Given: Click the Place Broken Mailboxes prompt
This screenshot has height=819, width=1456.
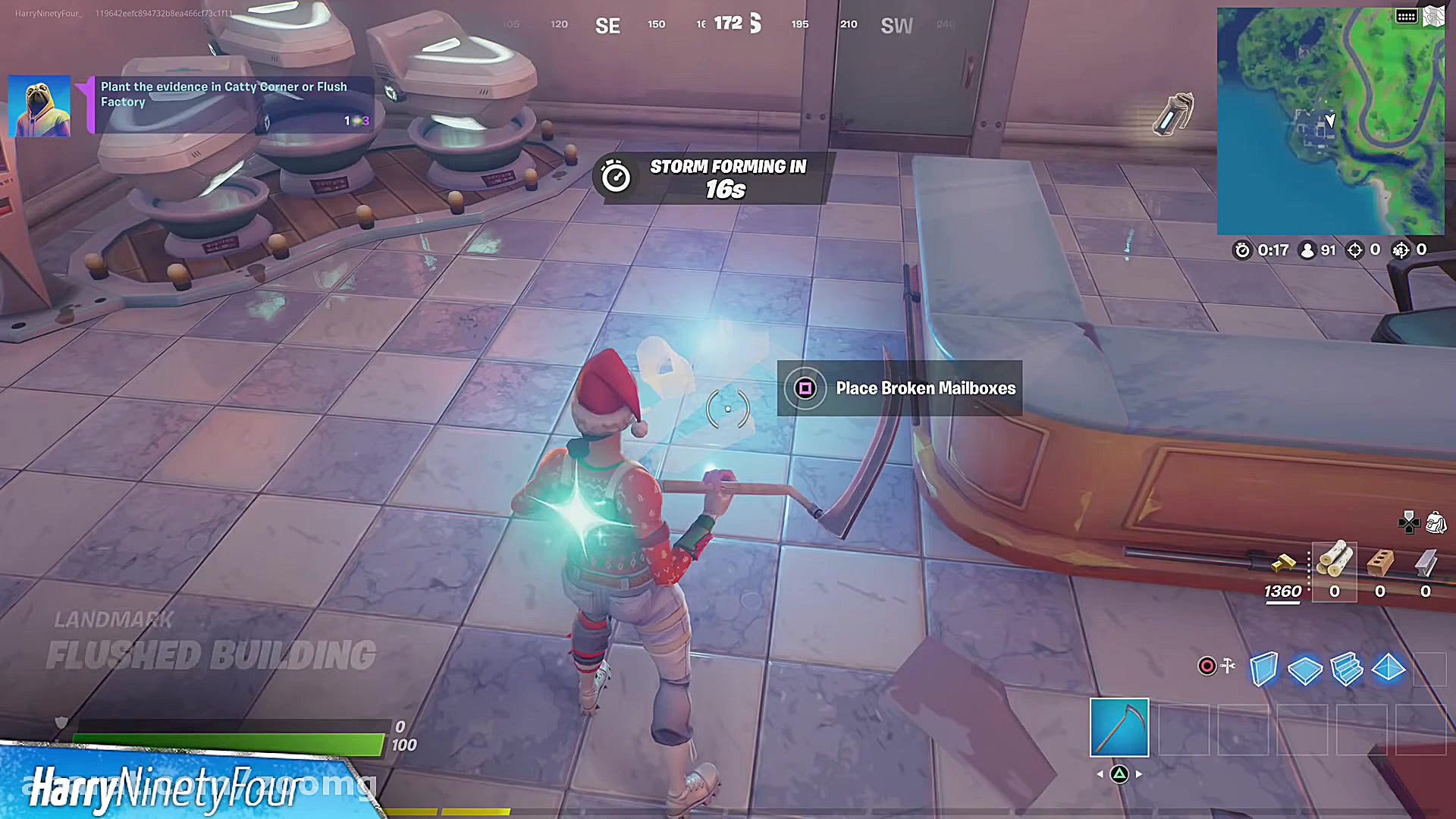Looking at the screenshot, I should click(899, 388).
